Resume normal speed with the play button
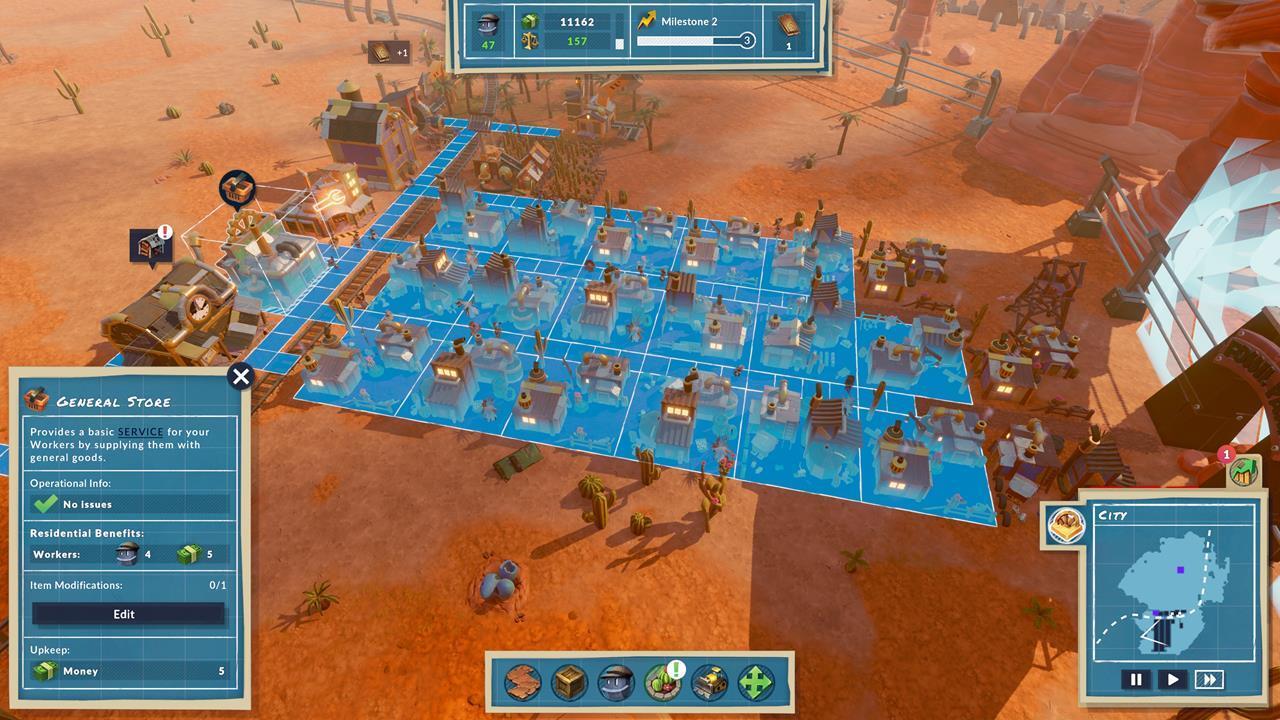The width and height of the screenshot is (1280, 720). [x=1173, y=679]
